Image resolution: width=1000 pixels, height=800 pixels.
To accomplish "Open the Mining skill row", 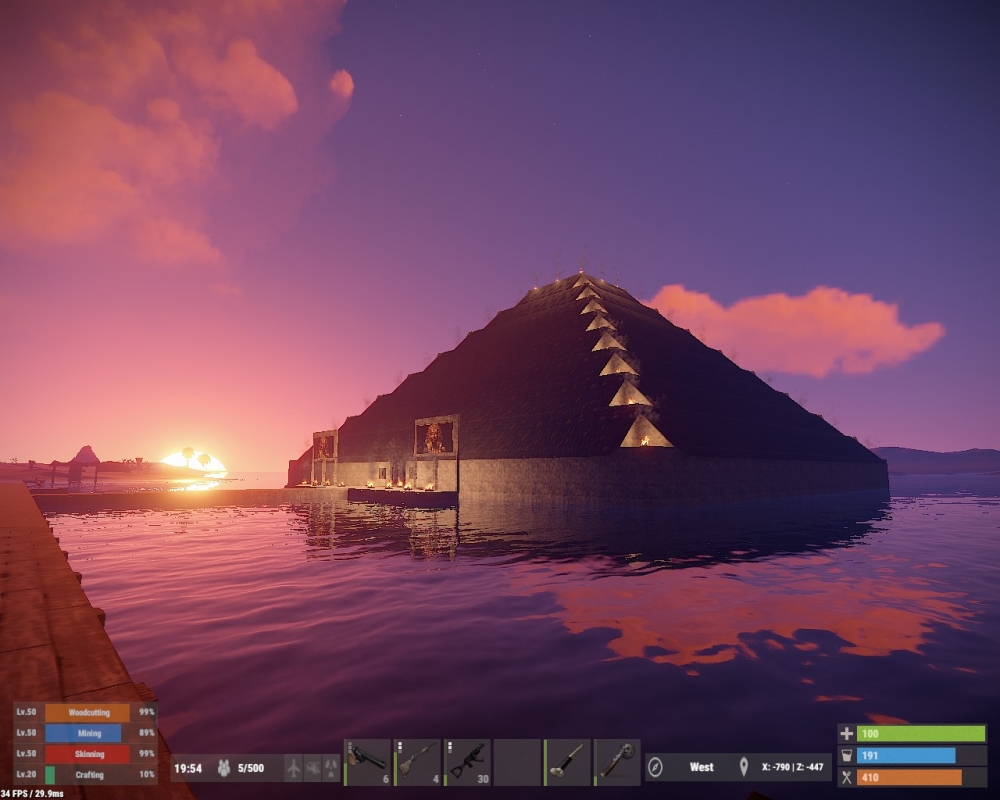I will pyautogui.click(x=86, y=733).
